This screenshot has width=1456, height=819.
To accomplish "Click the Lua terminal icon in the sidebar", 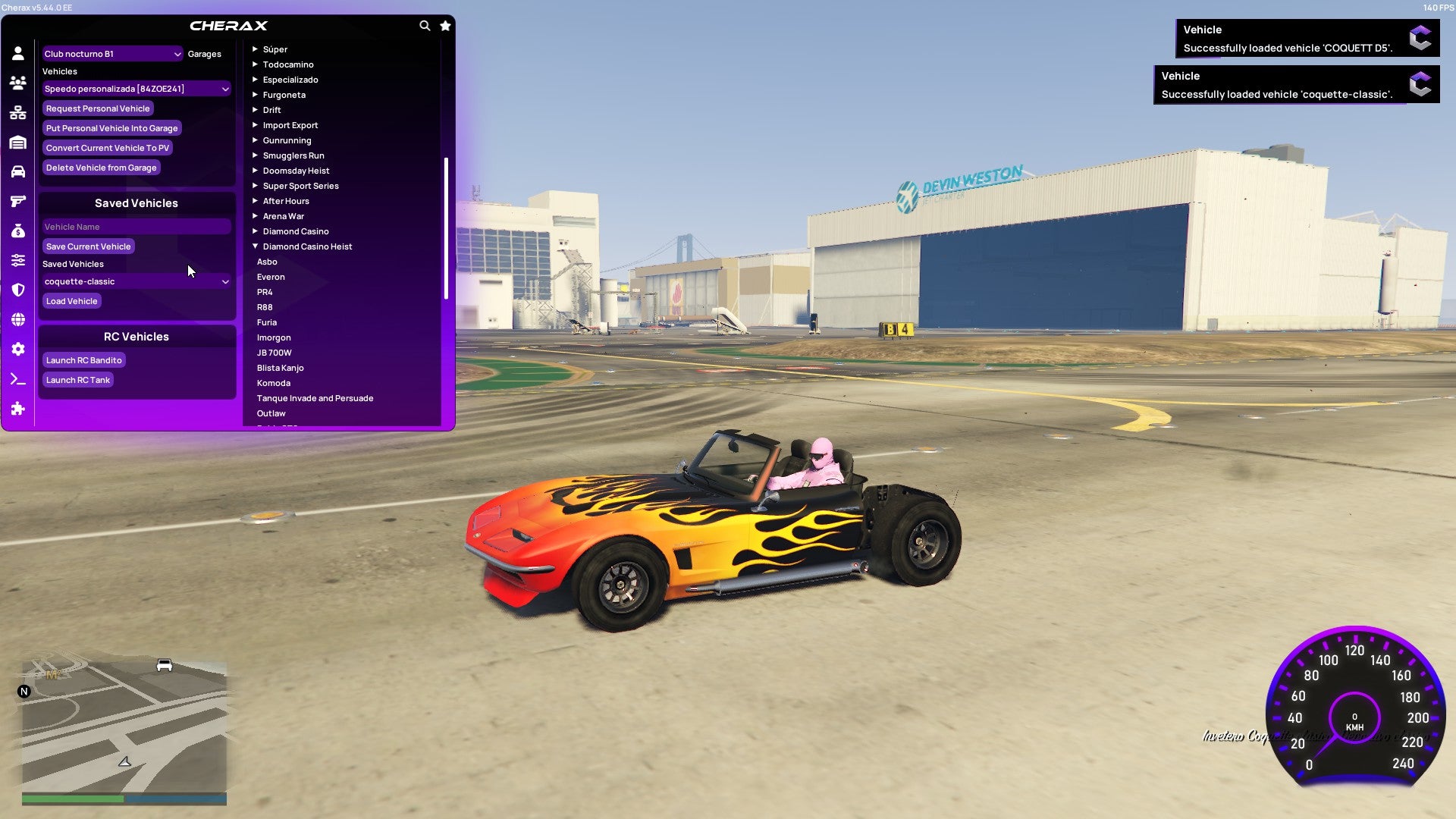I will [x=18, y=379].
